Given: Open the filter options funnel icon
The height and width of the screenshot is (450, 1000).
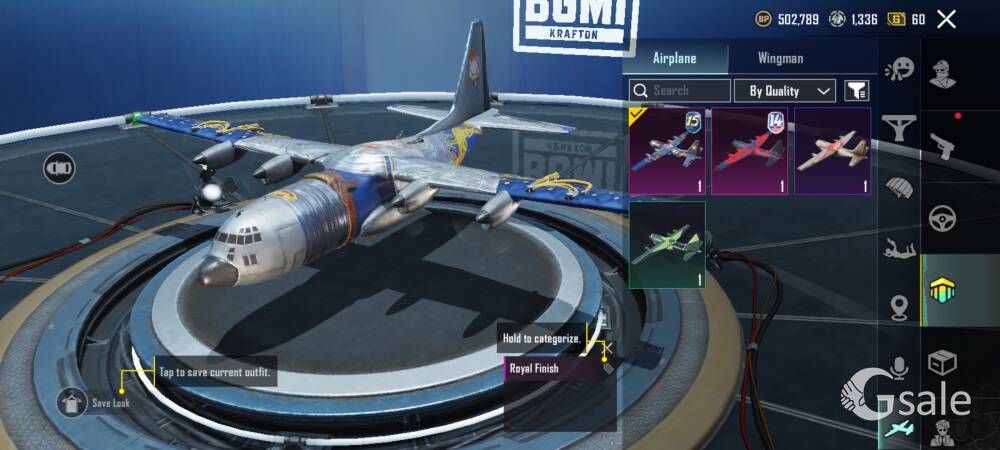Looking at the screenshot, I should point(857,91).
